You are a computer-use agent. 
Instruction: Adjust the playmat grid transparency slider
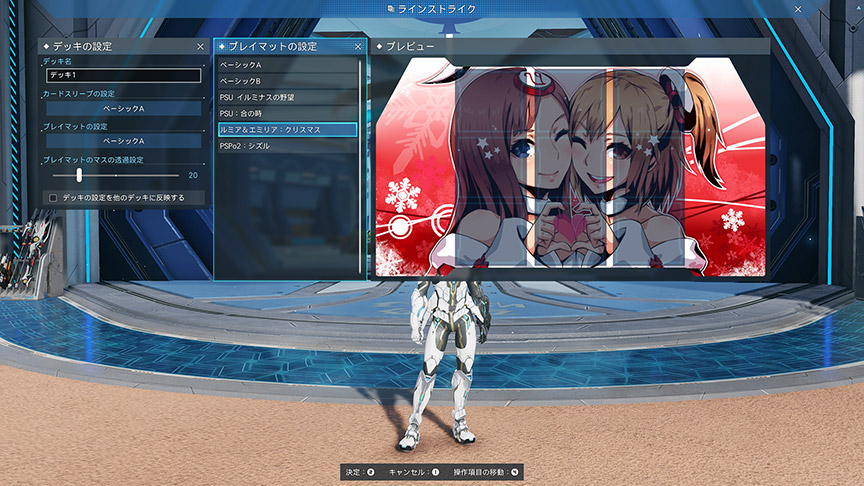tap(79, 175)
